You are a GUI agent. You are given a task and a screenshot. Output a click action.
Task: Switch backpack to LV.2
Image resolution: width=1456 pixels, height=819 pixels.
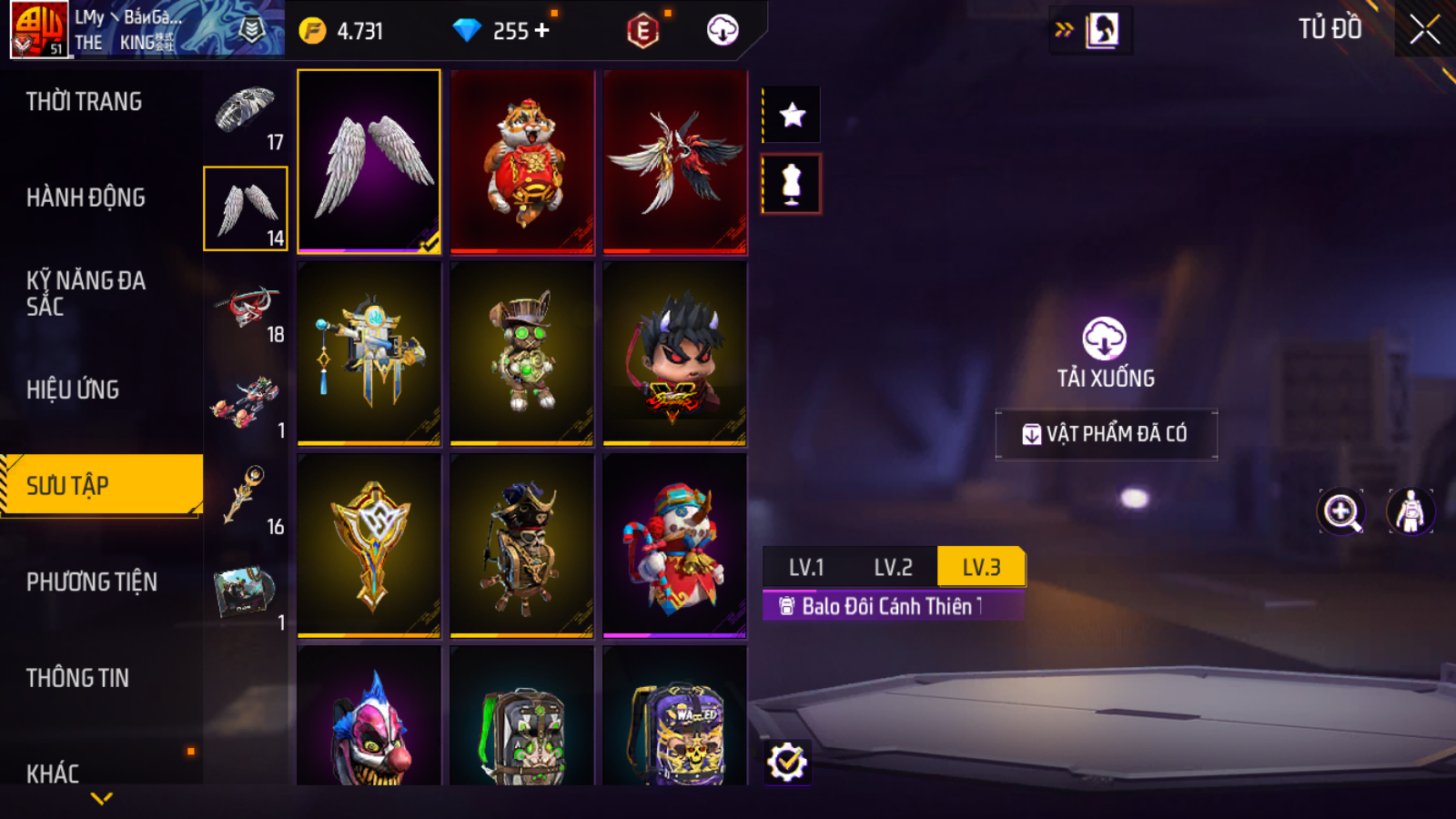(x=893, y=567)
